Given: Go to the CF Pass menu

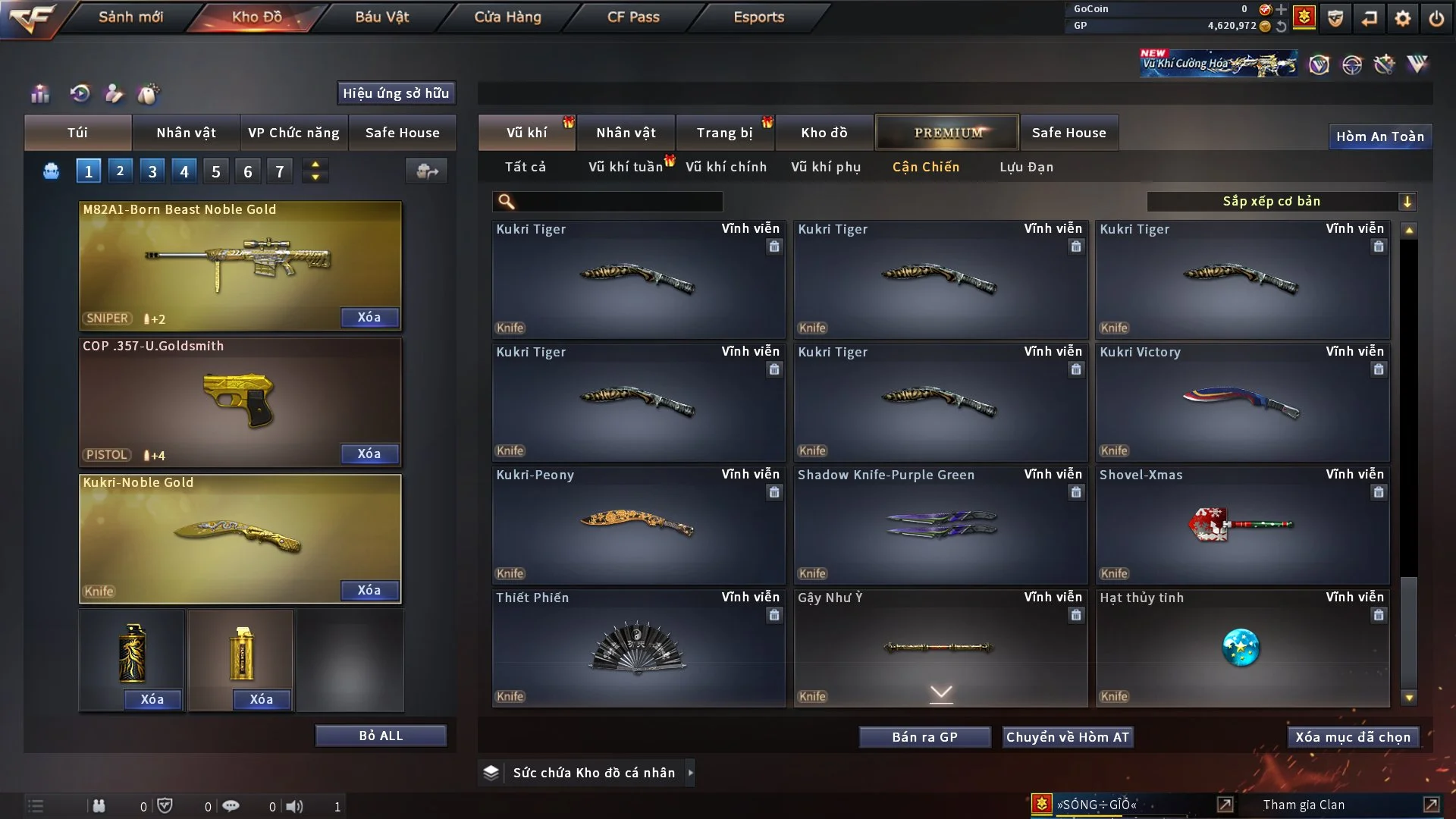Looking at the screenshot, I should click(x=633, y=17).
